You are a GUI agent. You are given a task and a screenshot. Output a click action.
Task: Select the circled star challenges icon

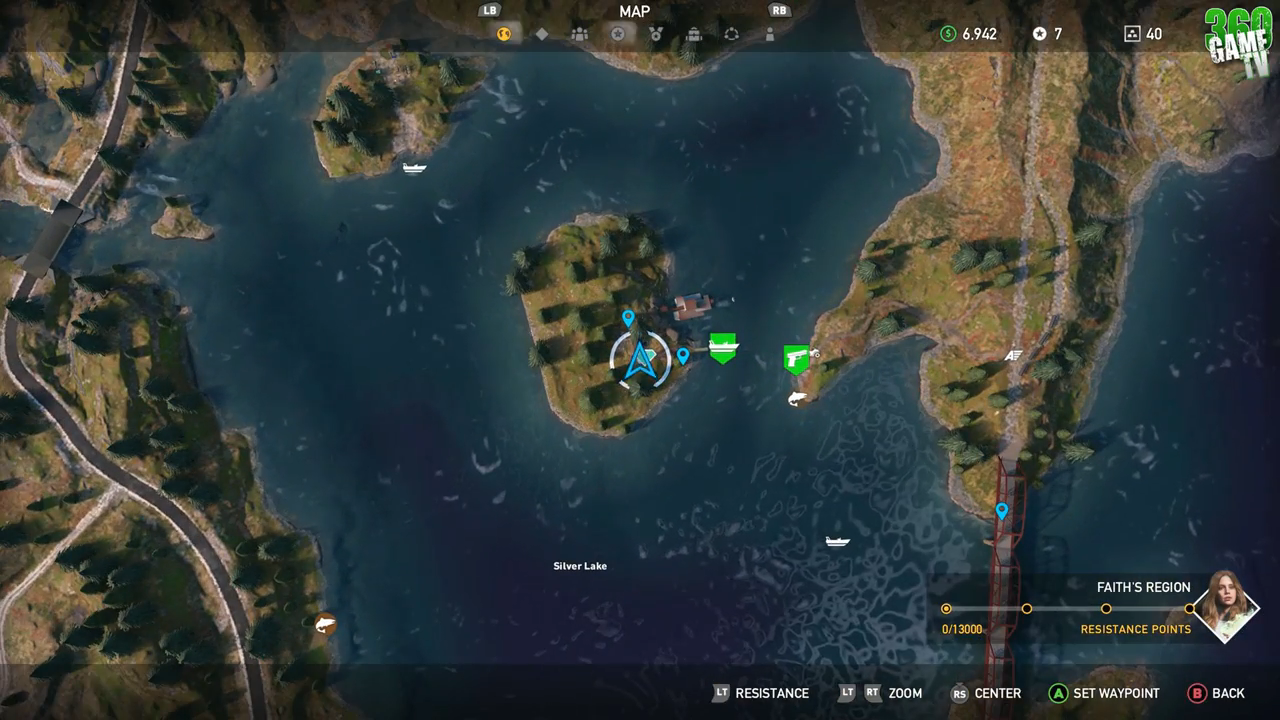[x=617, y=33]
